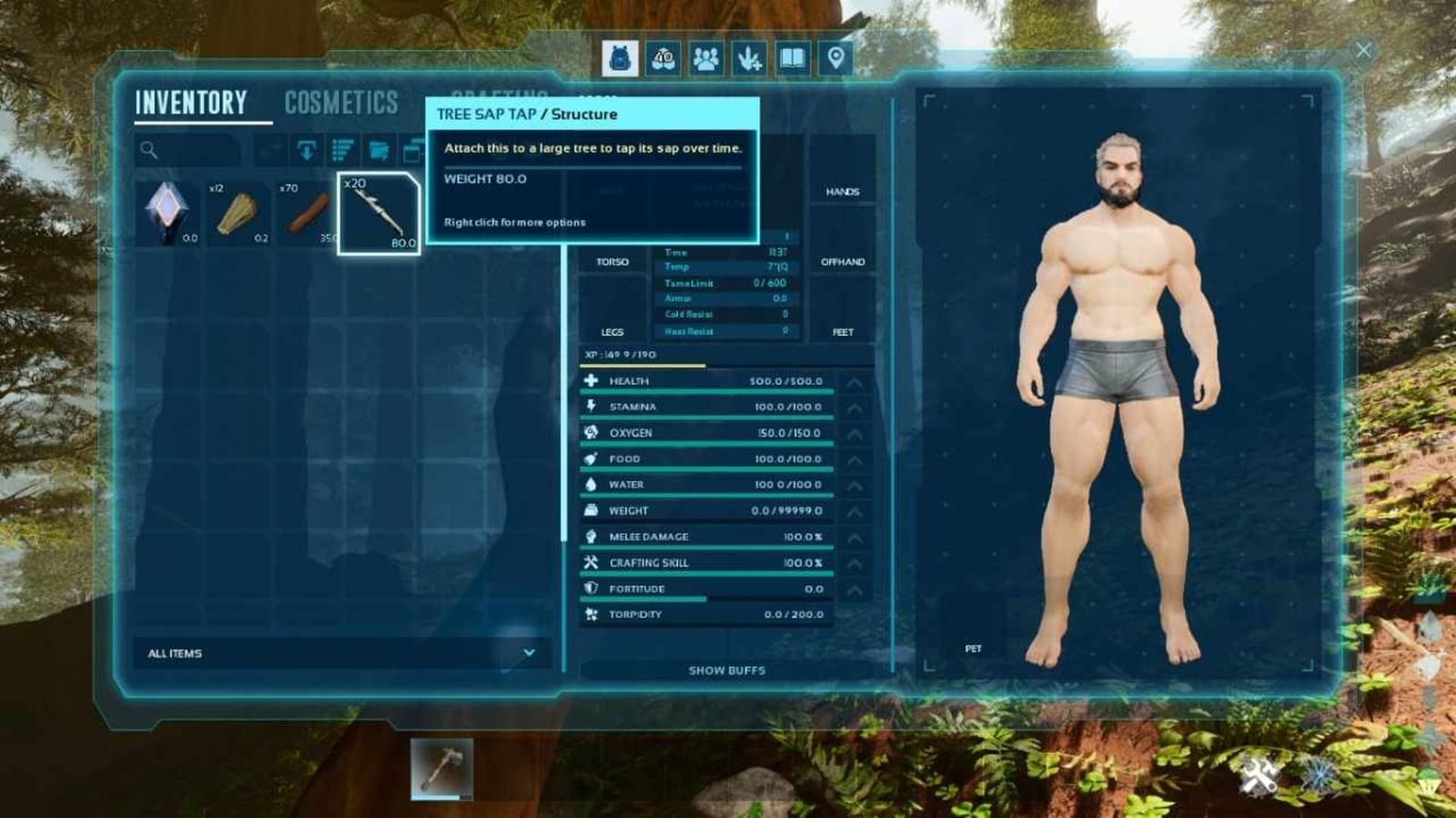Image resolution: width=1456 pixels, height=818 pixels.
Task: Toggle the Health stat level-up arrow
Action: pos(853,383)
